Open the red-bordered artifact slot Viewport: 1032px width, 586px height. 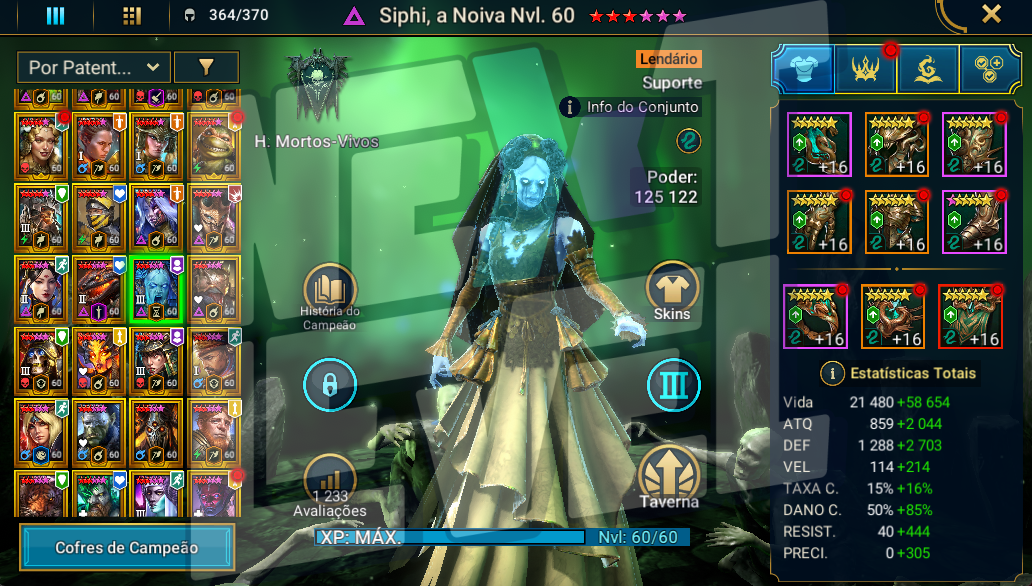point(970,316)
